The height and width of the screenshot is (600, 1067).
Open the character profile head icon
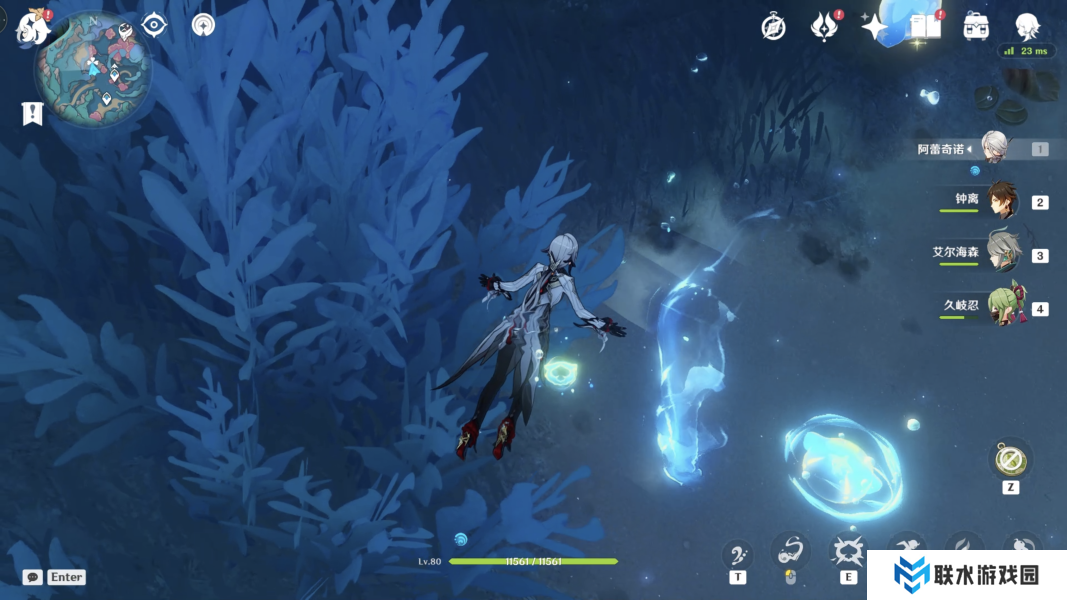click(x=1027, y=27)
